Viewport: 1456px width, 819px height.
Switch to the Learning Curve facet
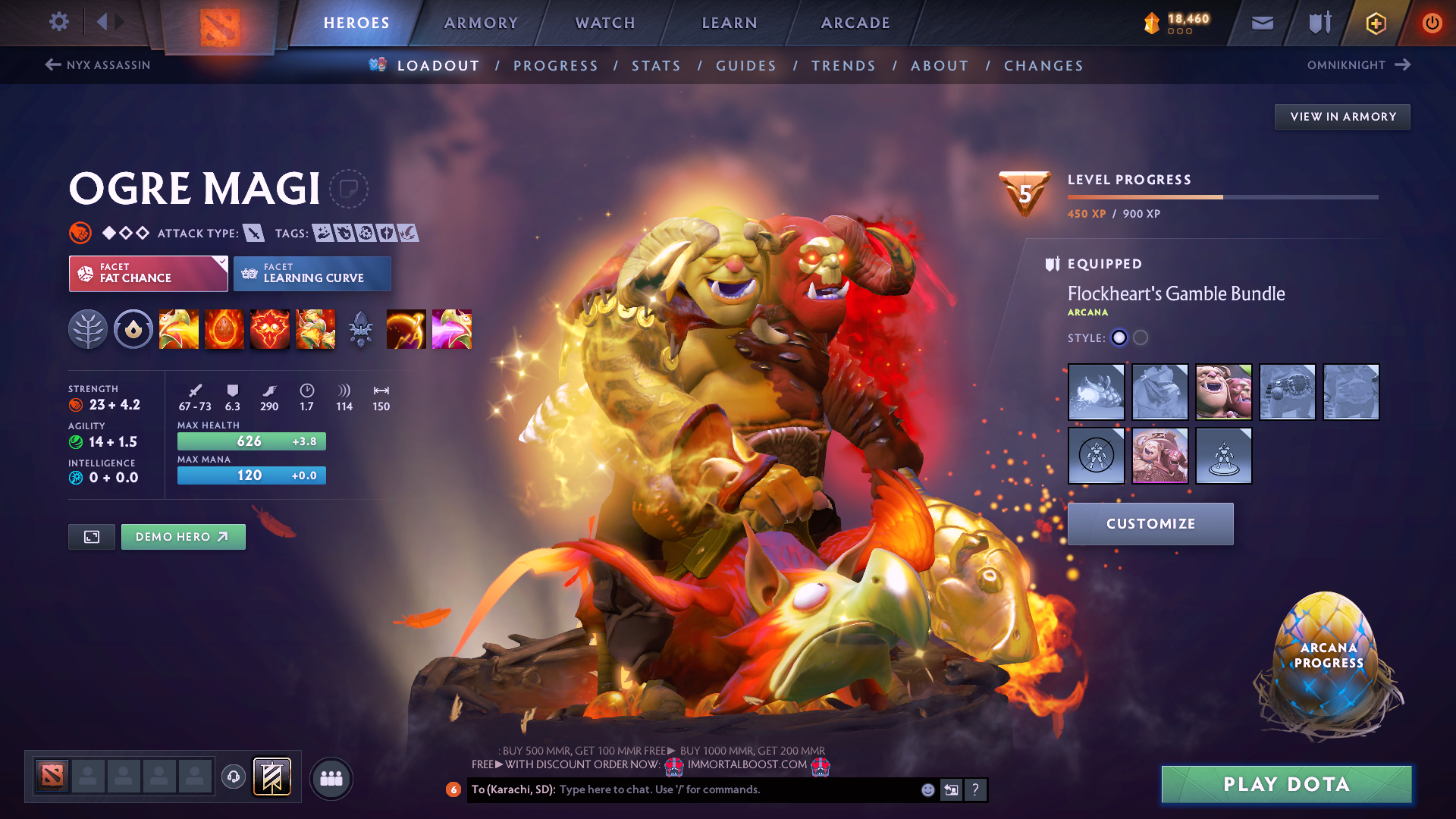tap(312, 273)
